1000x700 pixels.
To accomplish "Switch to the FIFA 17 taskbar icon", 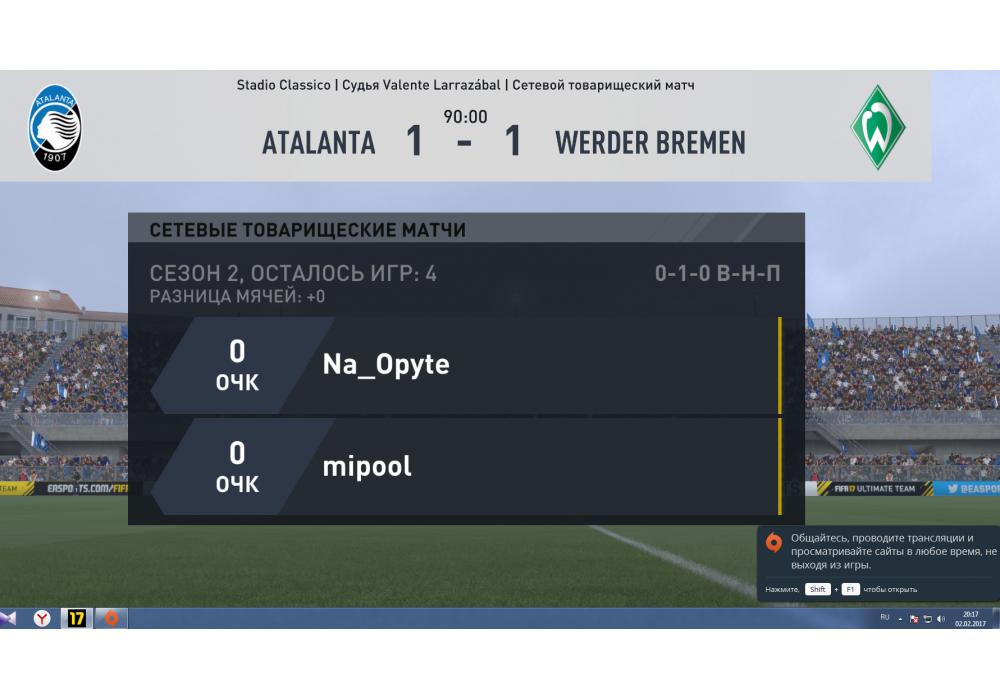I will 77,619.
